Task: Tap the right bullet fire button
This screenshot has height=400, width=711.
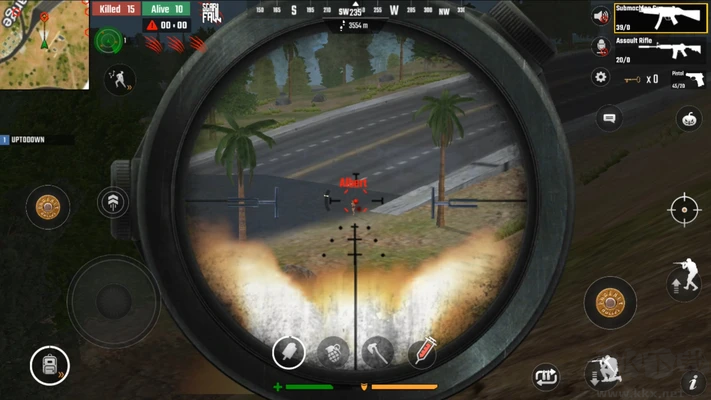Action: [610, 302]
